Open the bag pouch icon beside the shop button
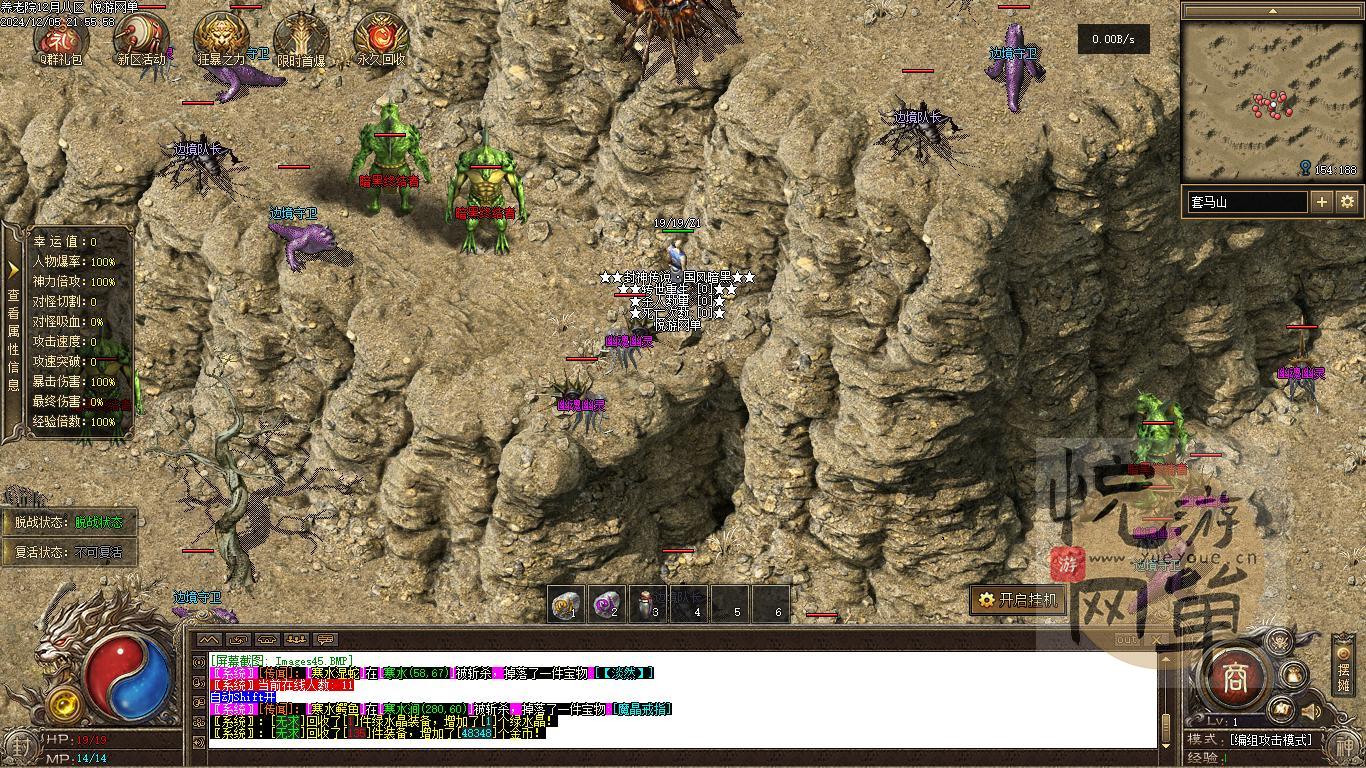 pos(1294,674)
